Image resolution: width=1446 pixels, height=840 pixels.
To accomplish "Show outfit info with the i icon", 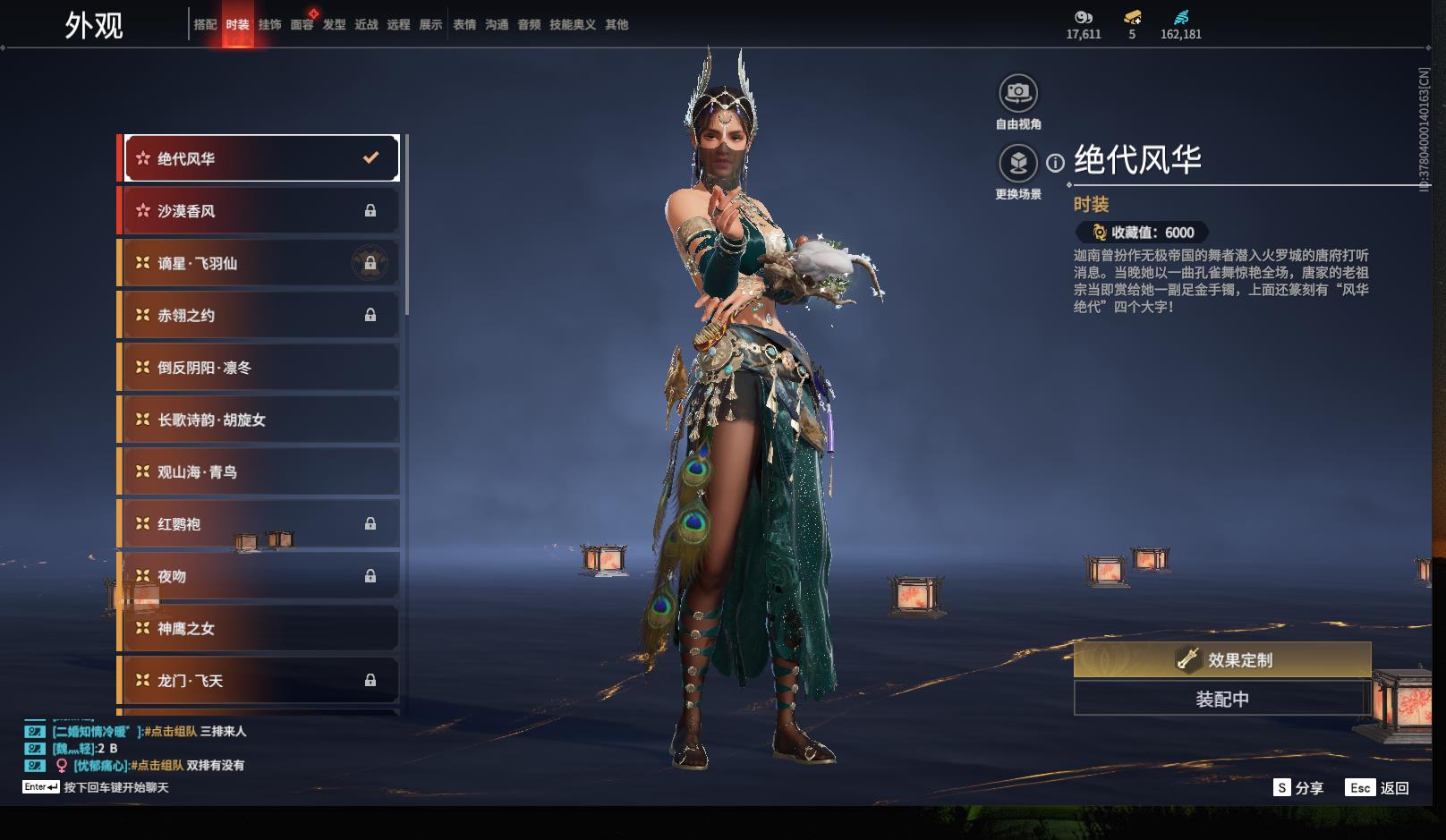I will coord(1056,163).
